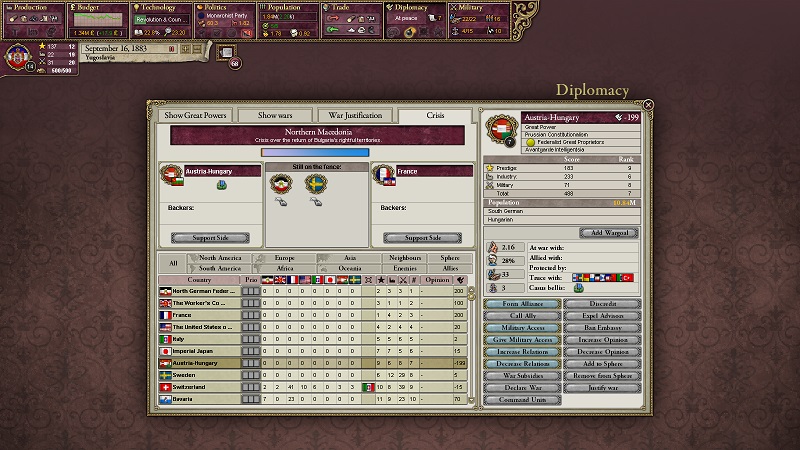The width and height of the screenshot is (800, 450).
Task: Select the War Justification tab
Action: coord(354,115)
